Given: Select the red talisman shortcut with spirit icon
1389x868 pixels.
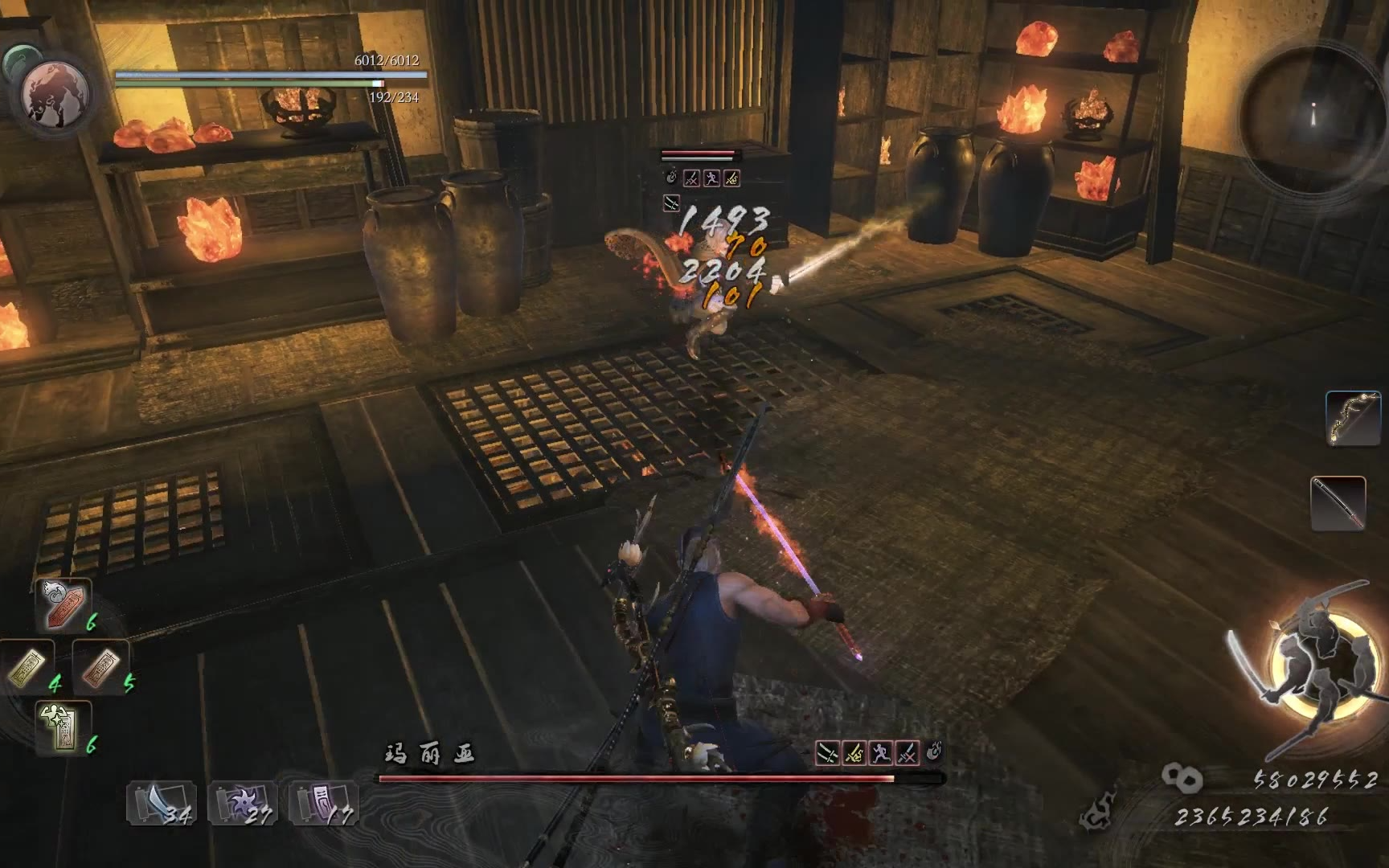Looking at the screenshot, I should click(x=64, y=604).
